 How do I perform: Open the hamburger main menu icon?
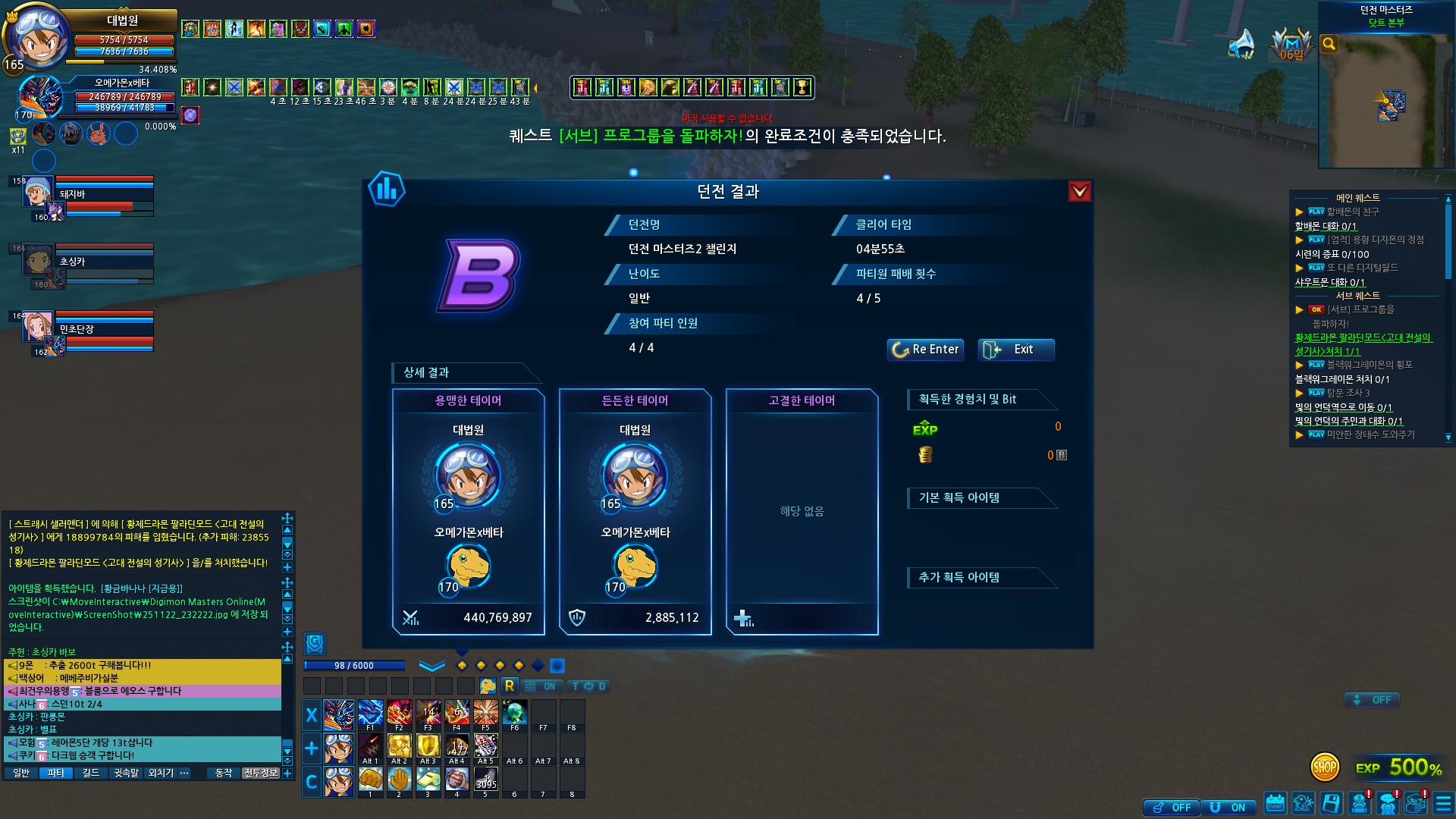point(1443,803)
